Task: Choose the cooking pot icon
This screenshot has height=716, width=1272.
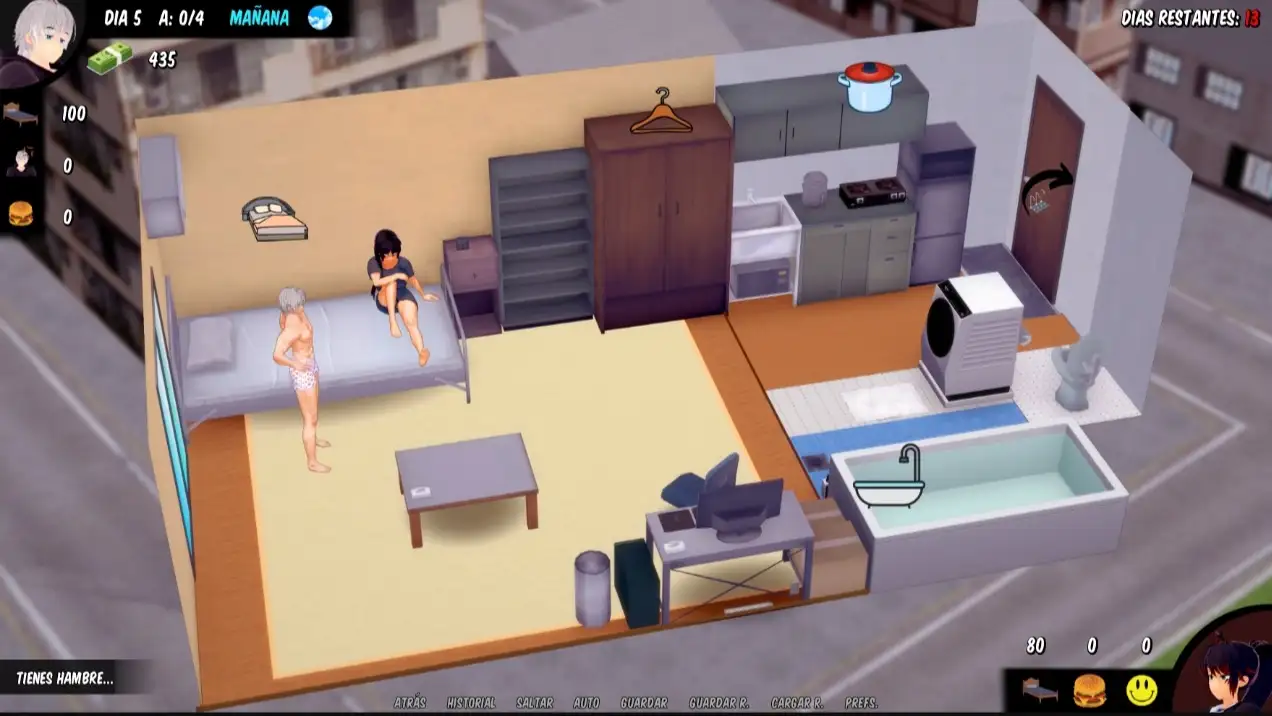Action: click(869, 86)
